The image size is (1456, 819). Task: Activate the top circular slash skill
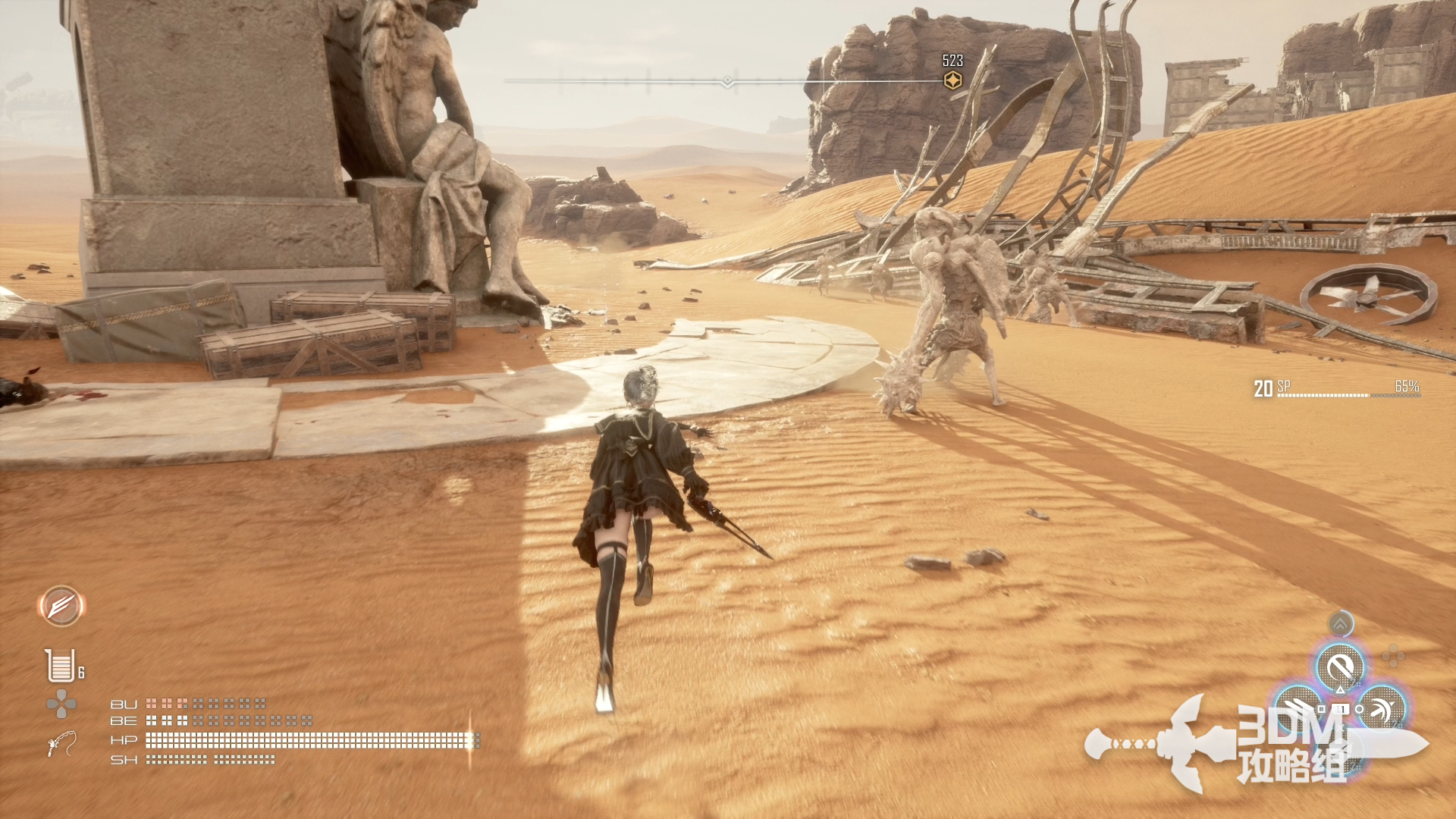tap(1340, 668)
